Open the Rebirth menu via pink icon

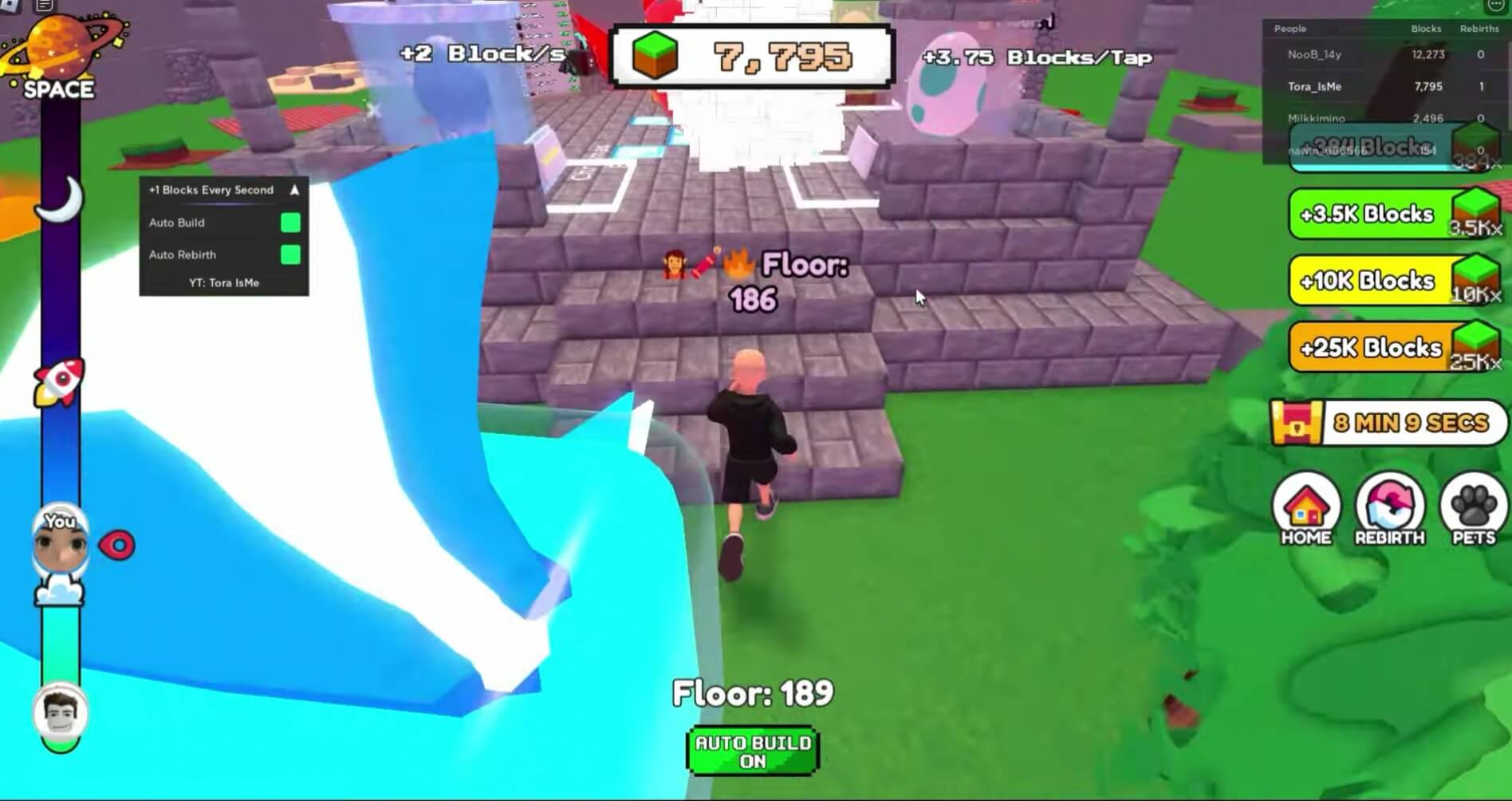tap(1389, 508)
